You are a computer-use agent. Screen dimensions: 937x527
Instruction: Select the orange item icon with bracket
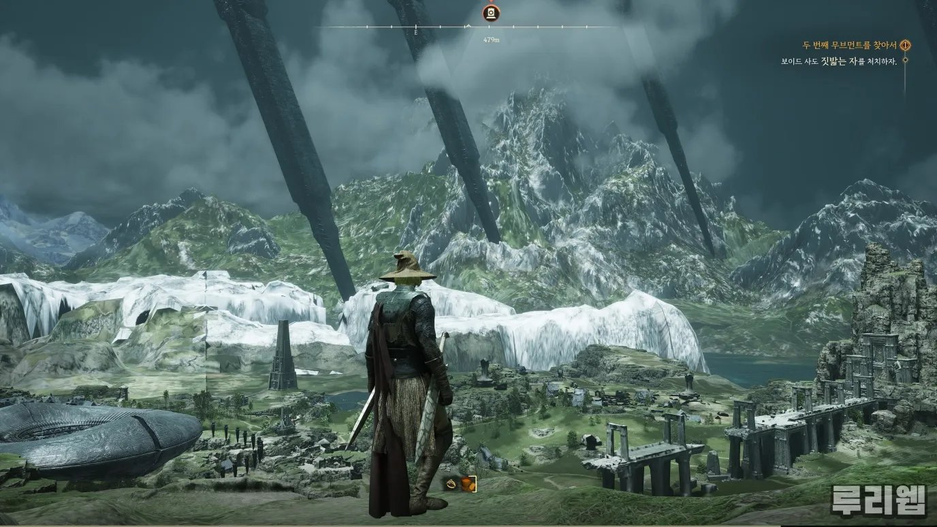click(467, 484)
